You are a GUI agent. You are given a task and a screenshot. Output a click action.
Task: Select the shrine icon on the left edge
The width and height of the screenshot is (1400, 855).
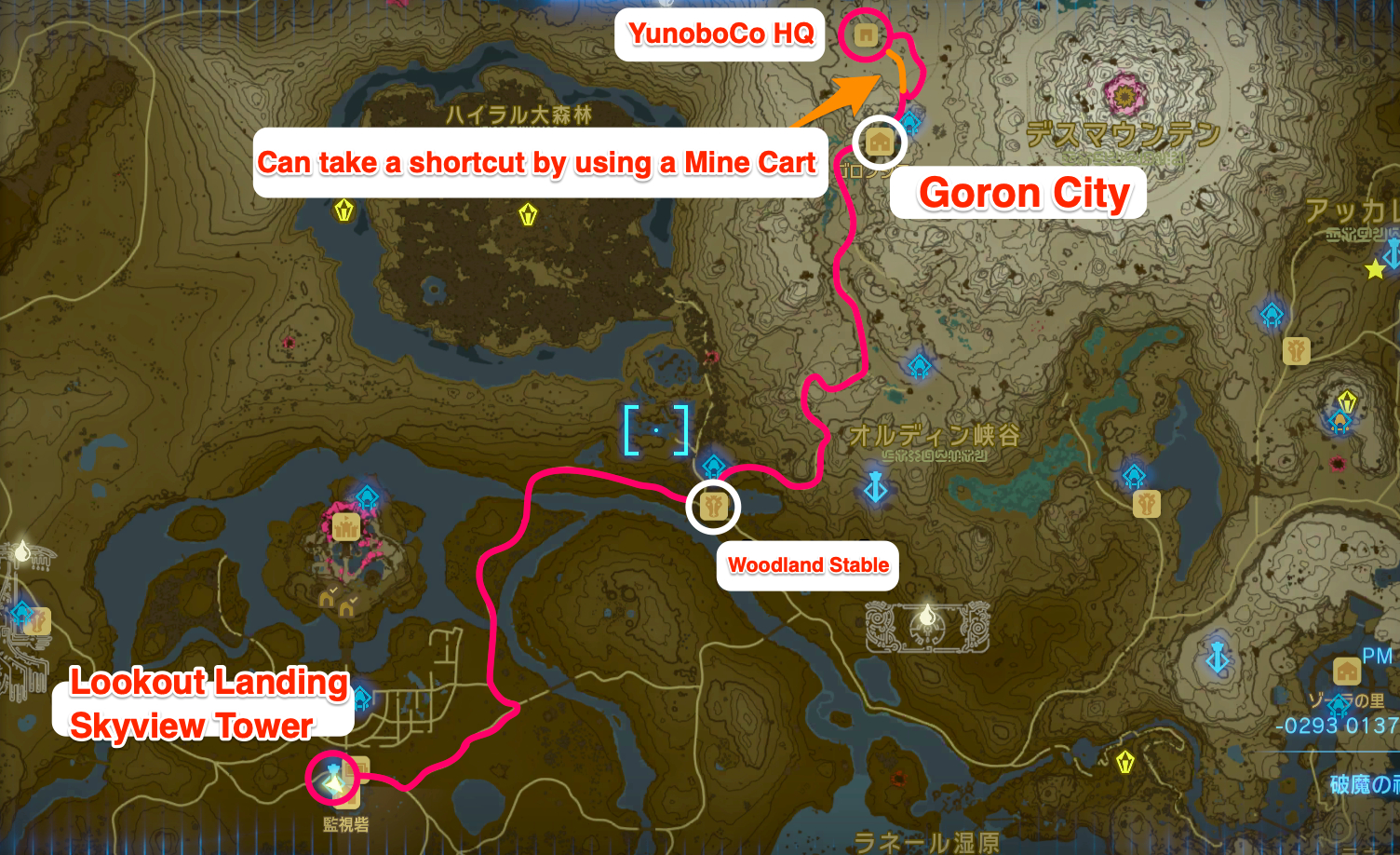click(21, 613)
